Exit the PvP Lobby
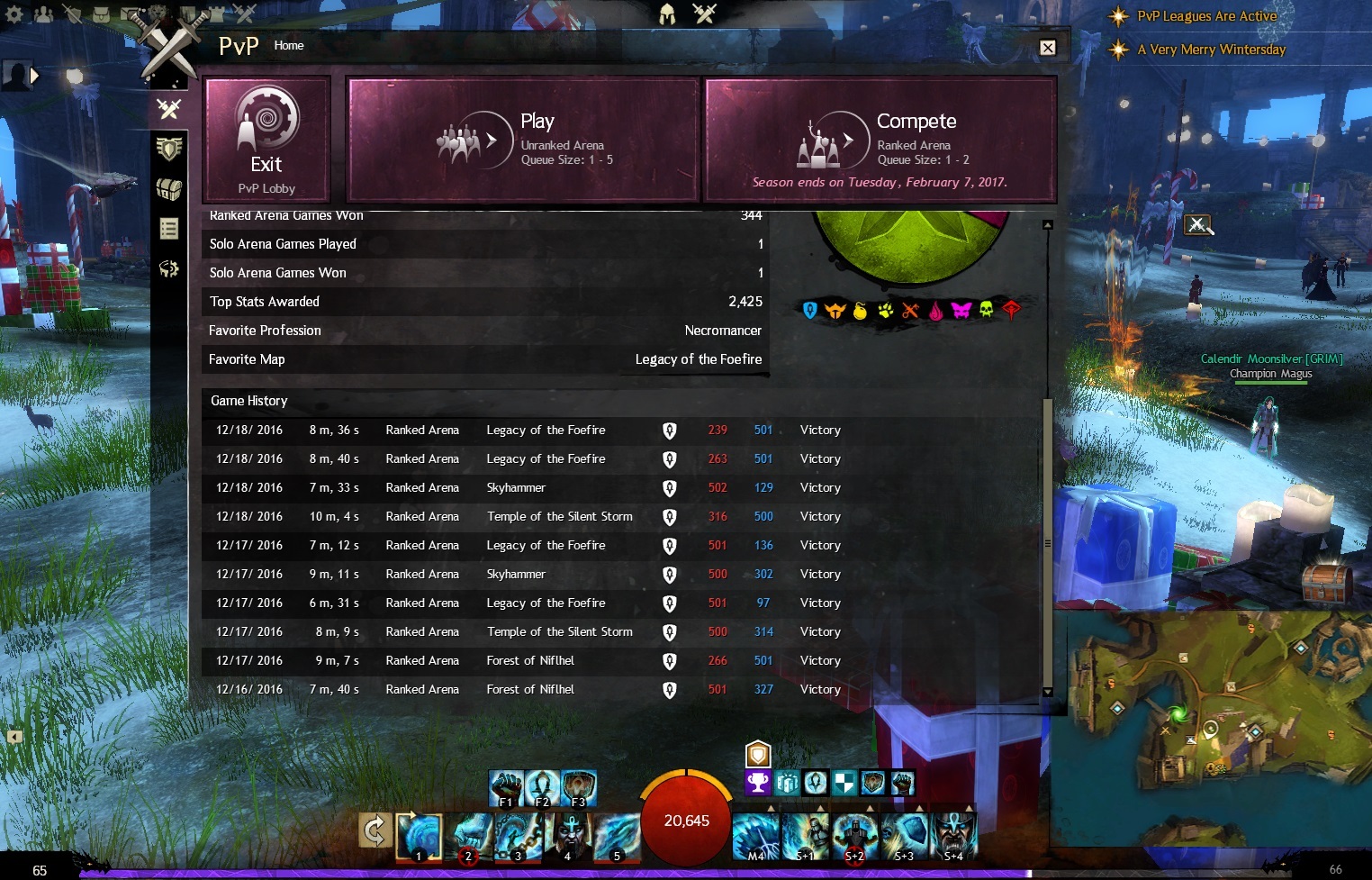Viewport: 1372px width, 880px height. (266, 139)
